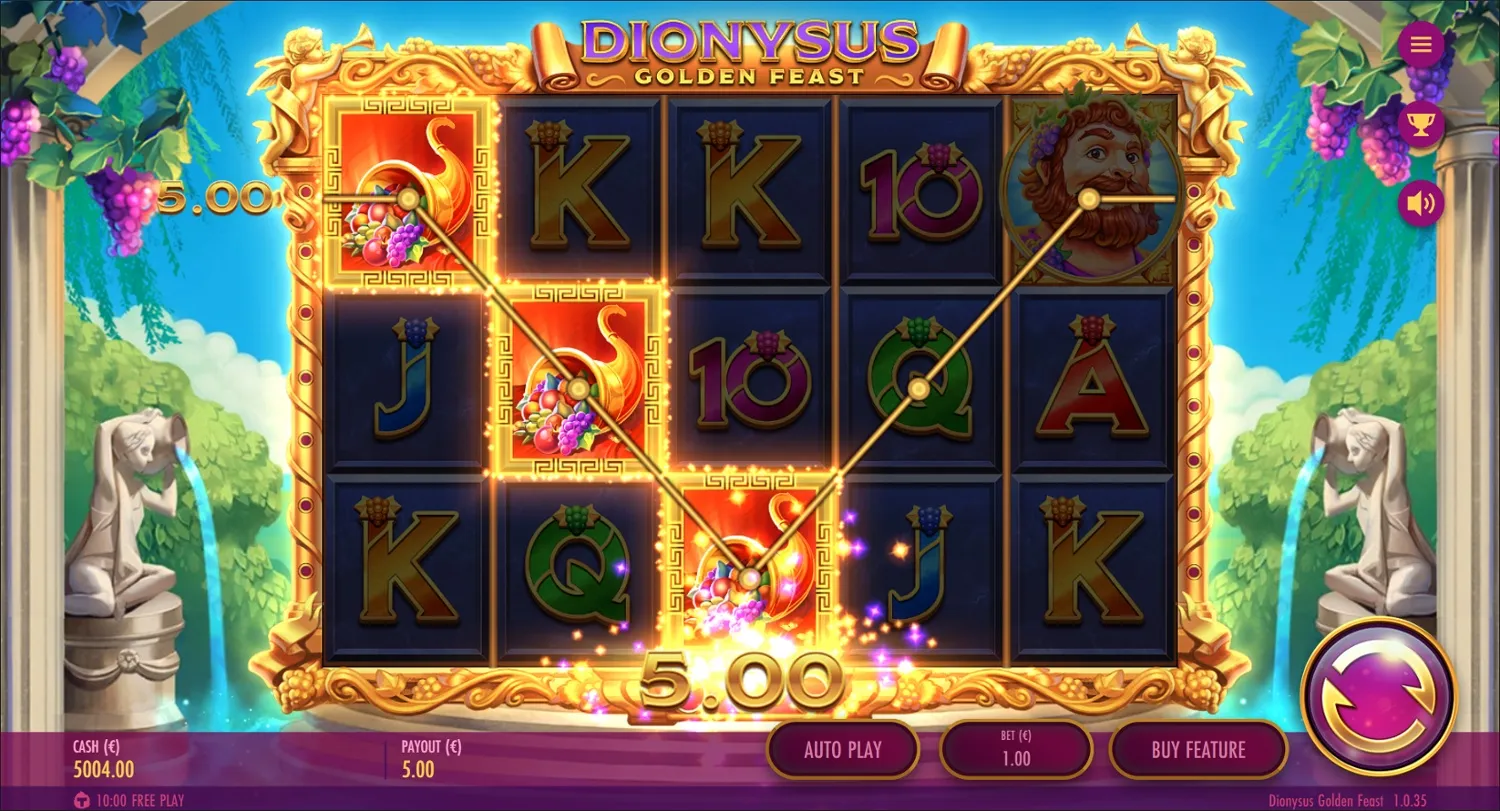Open the trophy achievements panel
1500x811 pixels.
pyautogui.click(x=1421, y=124)
